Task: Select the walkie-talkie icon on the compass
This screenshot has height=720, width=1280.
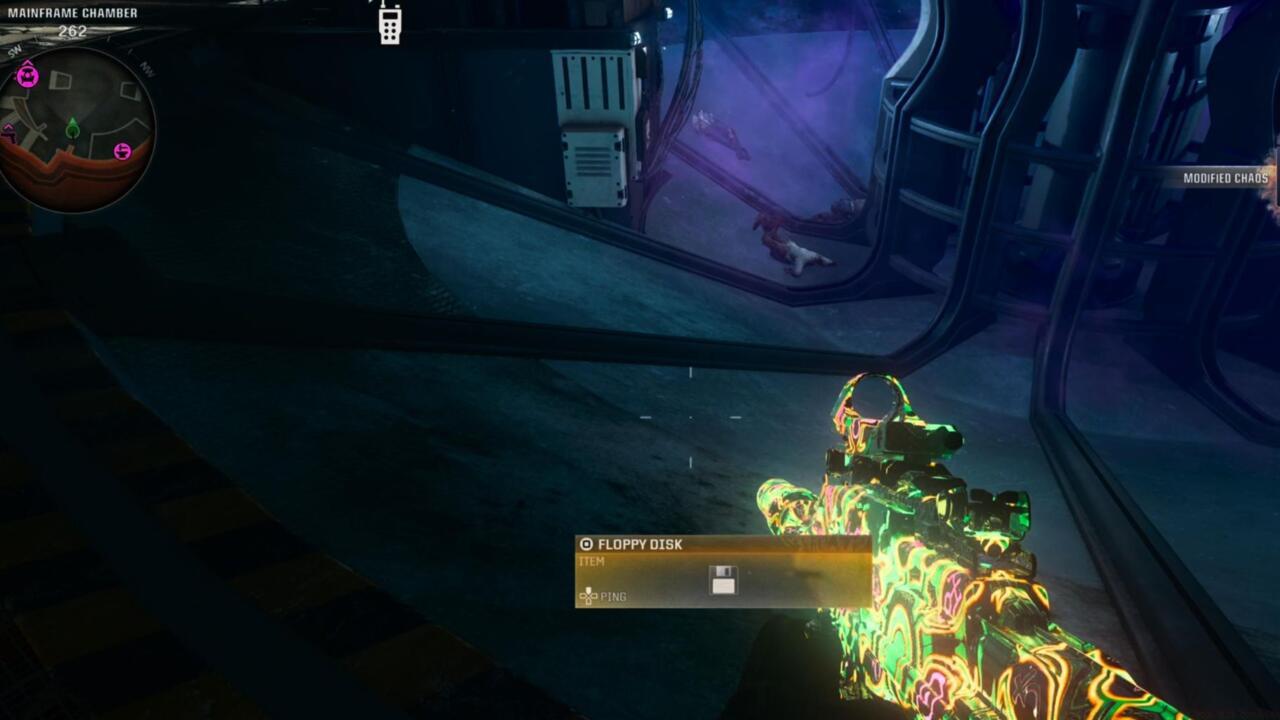Action: point(390,23)
